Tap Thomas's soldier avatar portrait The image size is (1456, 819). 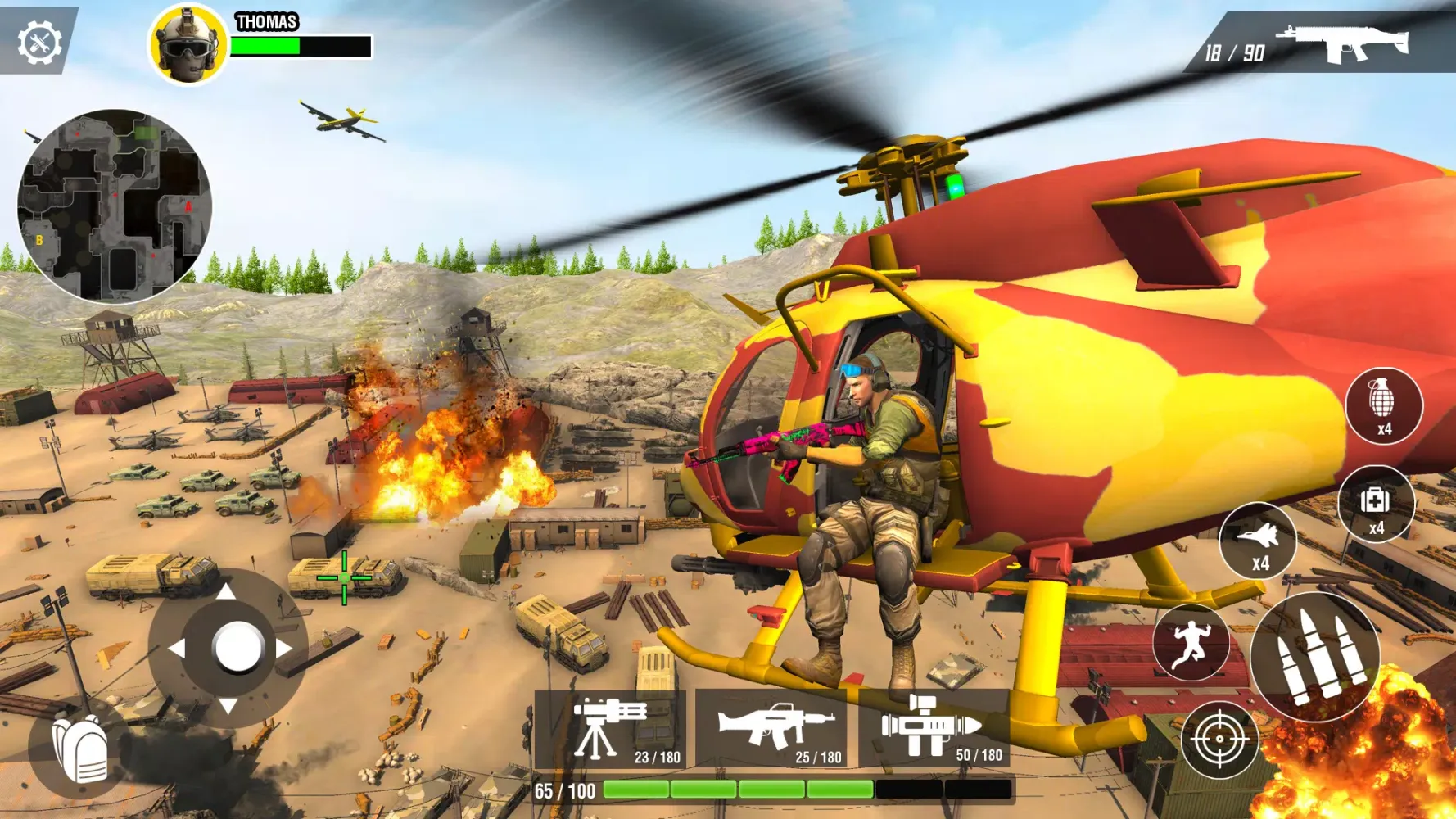pyautogui.click(x=188, y=45)
